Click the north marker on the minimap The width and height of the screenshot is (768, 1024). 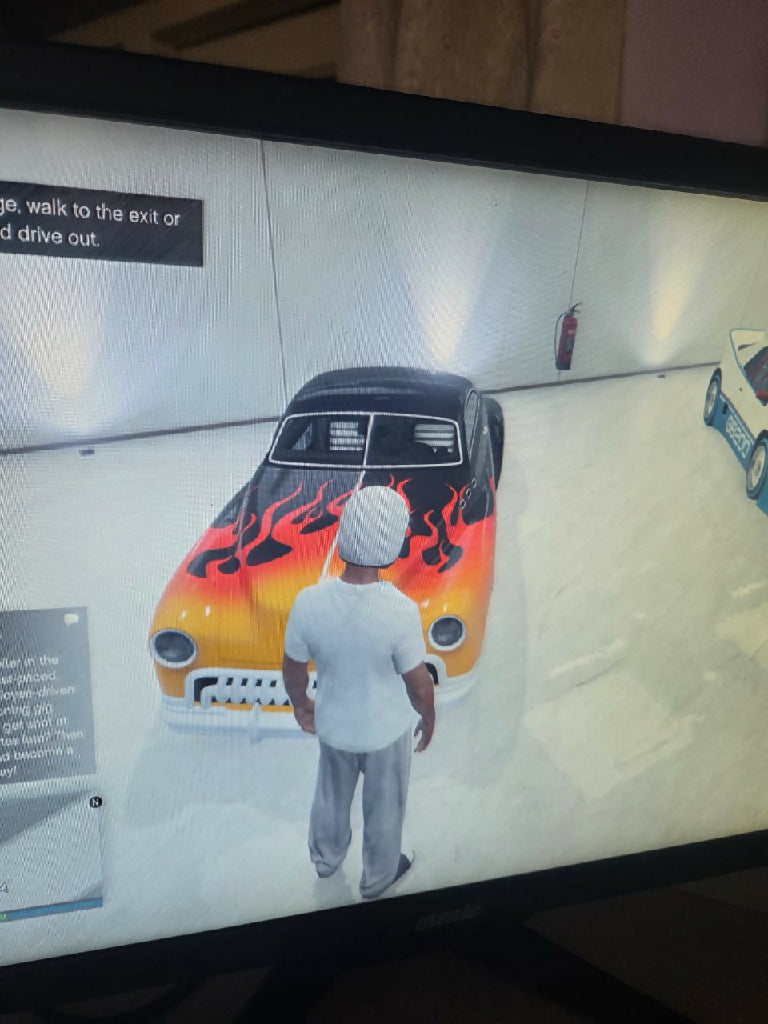[95, 801]
